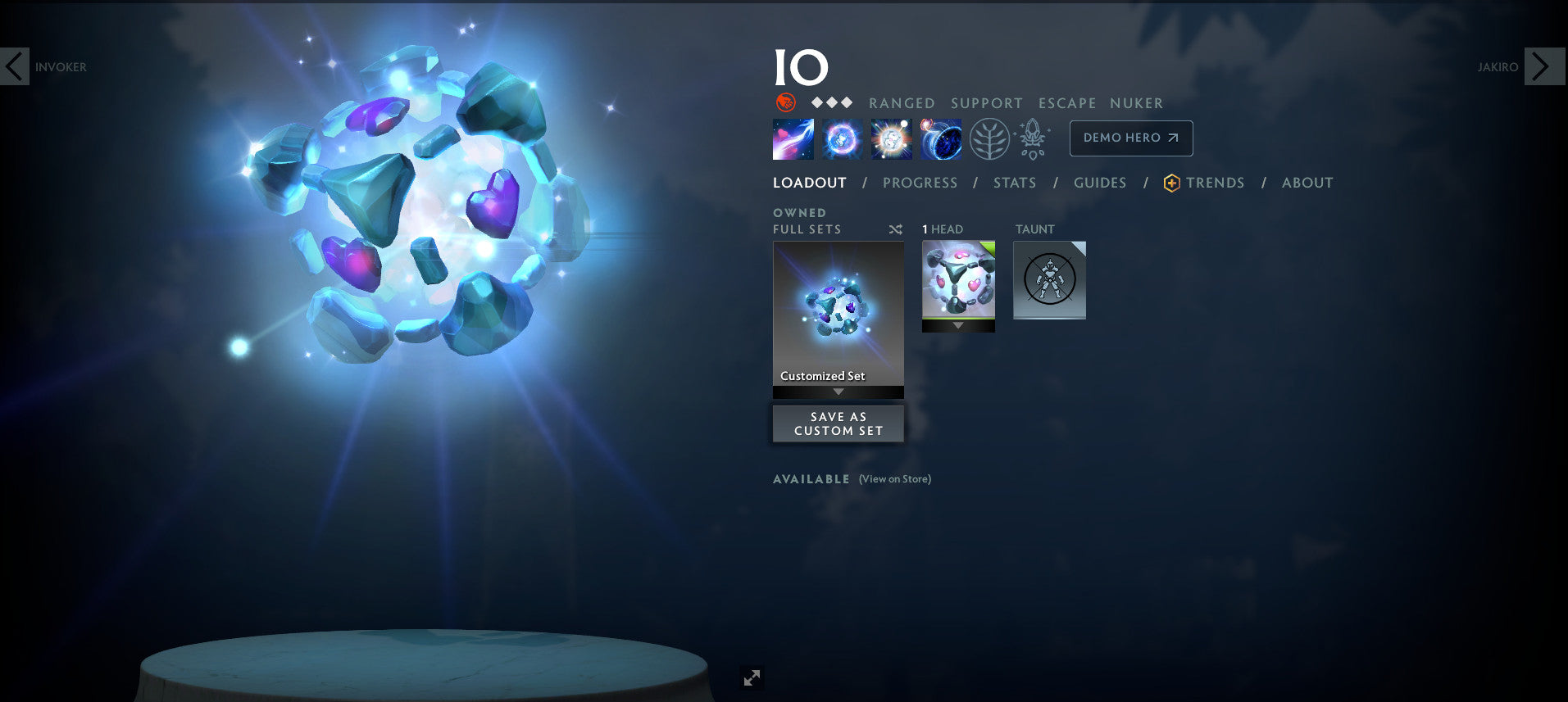The height and width of the screenshot is (702, 1568).
Task: Select Io's Tether ability icon
Action: click(791, 138)
